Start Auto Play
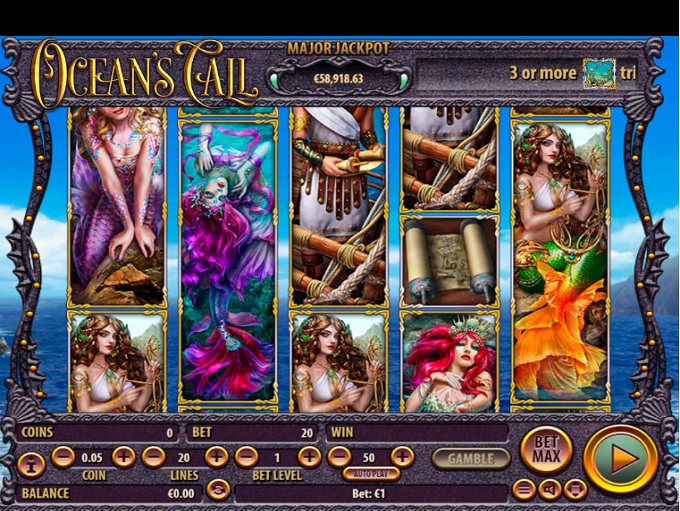This screenshot has height=511, width=680. [370, 474]
